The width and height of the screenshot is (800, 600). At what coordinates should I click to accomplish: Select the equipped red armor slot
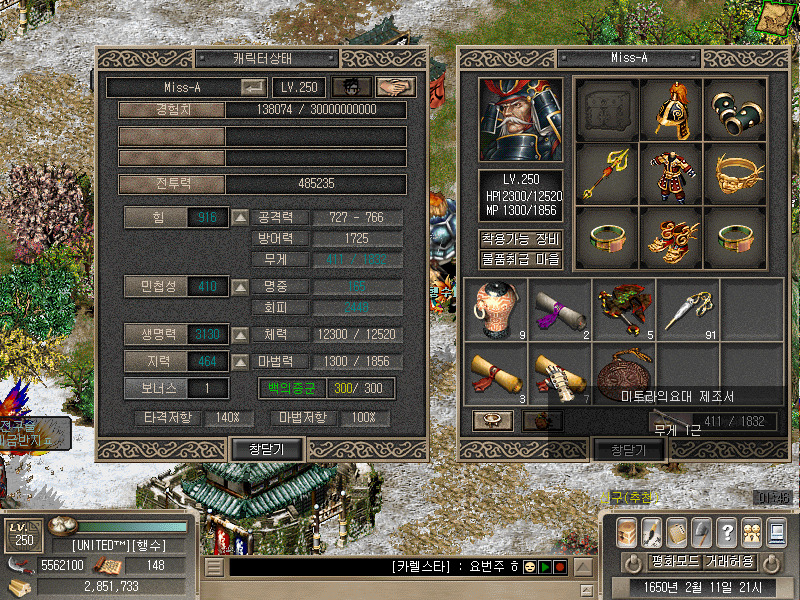coord(672,172)
